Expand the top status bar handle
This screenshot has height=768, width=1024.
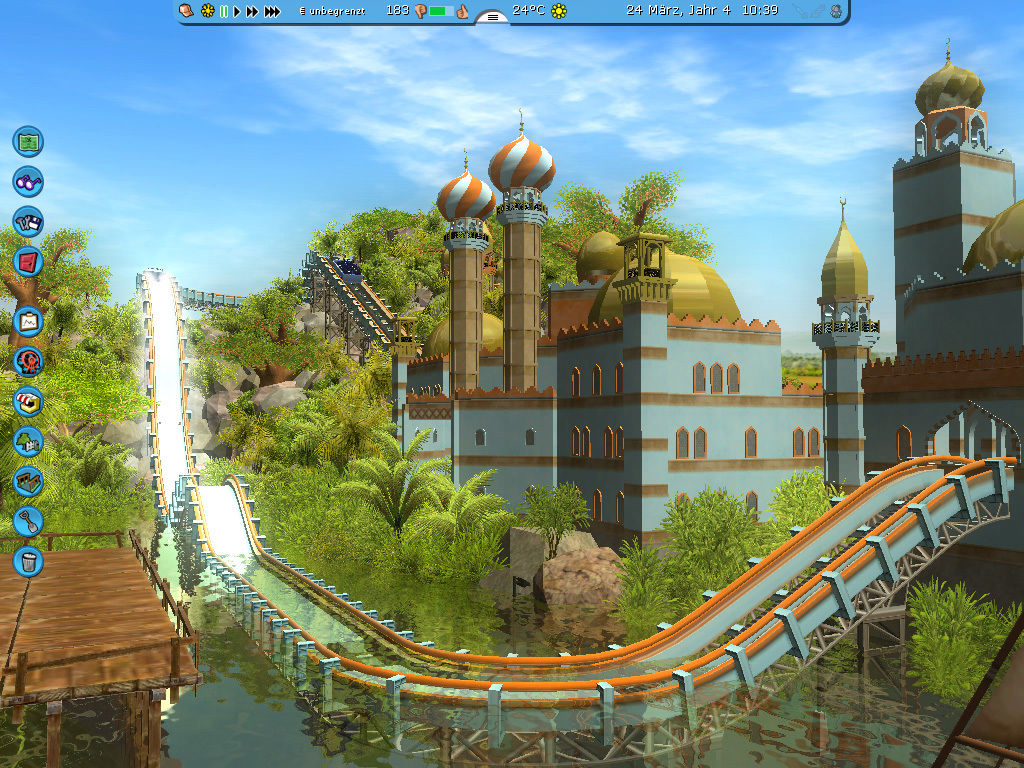491,16
